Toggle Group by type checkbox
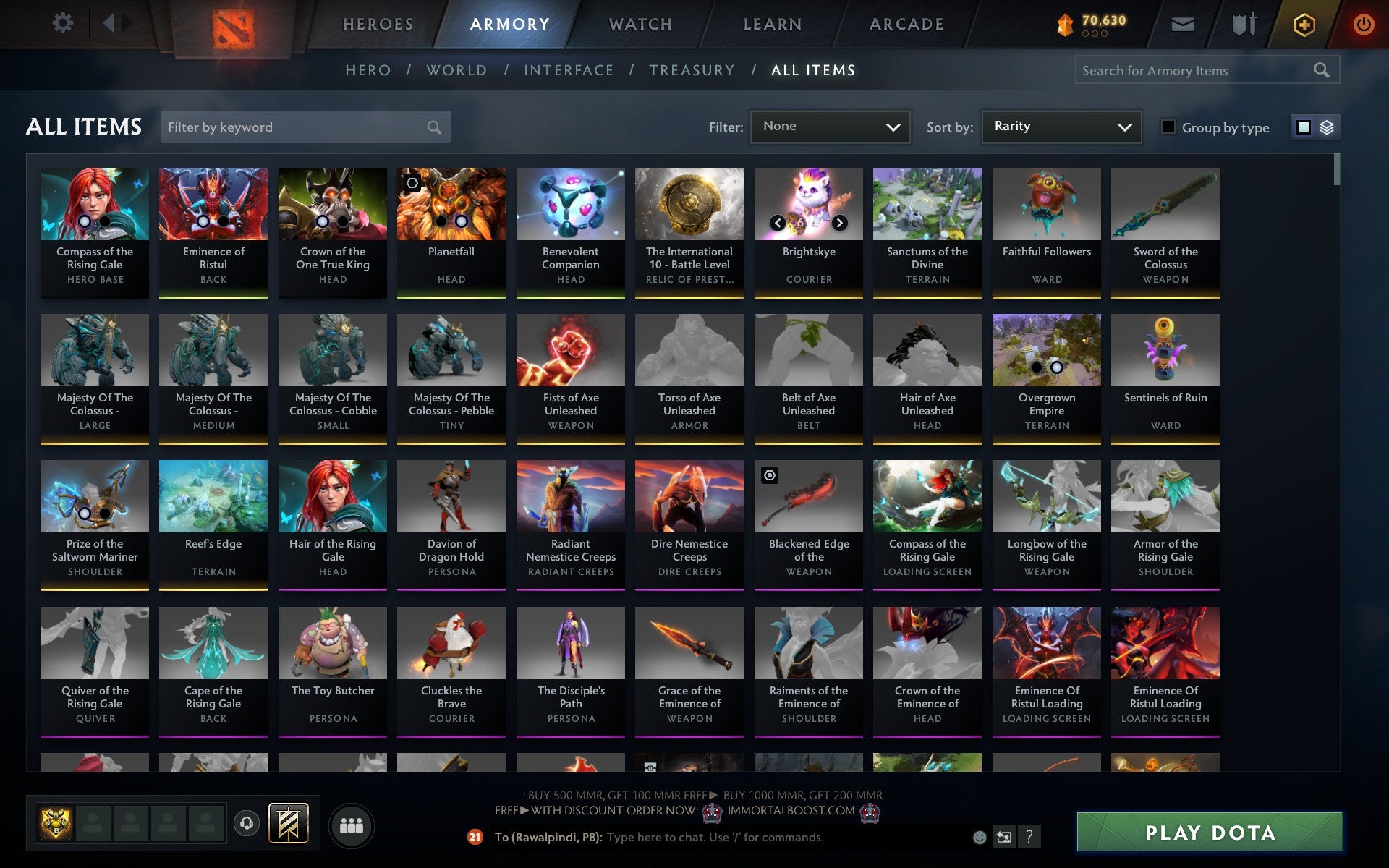Viewport: 1389px width, 868px height. (1168, 127)
